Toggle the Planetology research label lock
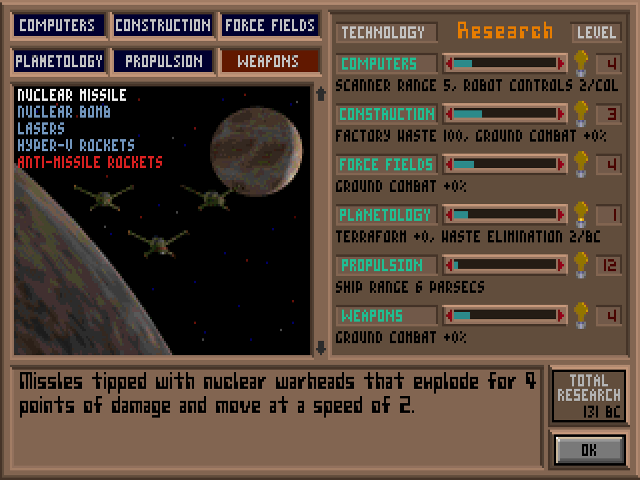Viewport: 640px width, 480px height. 386,215
